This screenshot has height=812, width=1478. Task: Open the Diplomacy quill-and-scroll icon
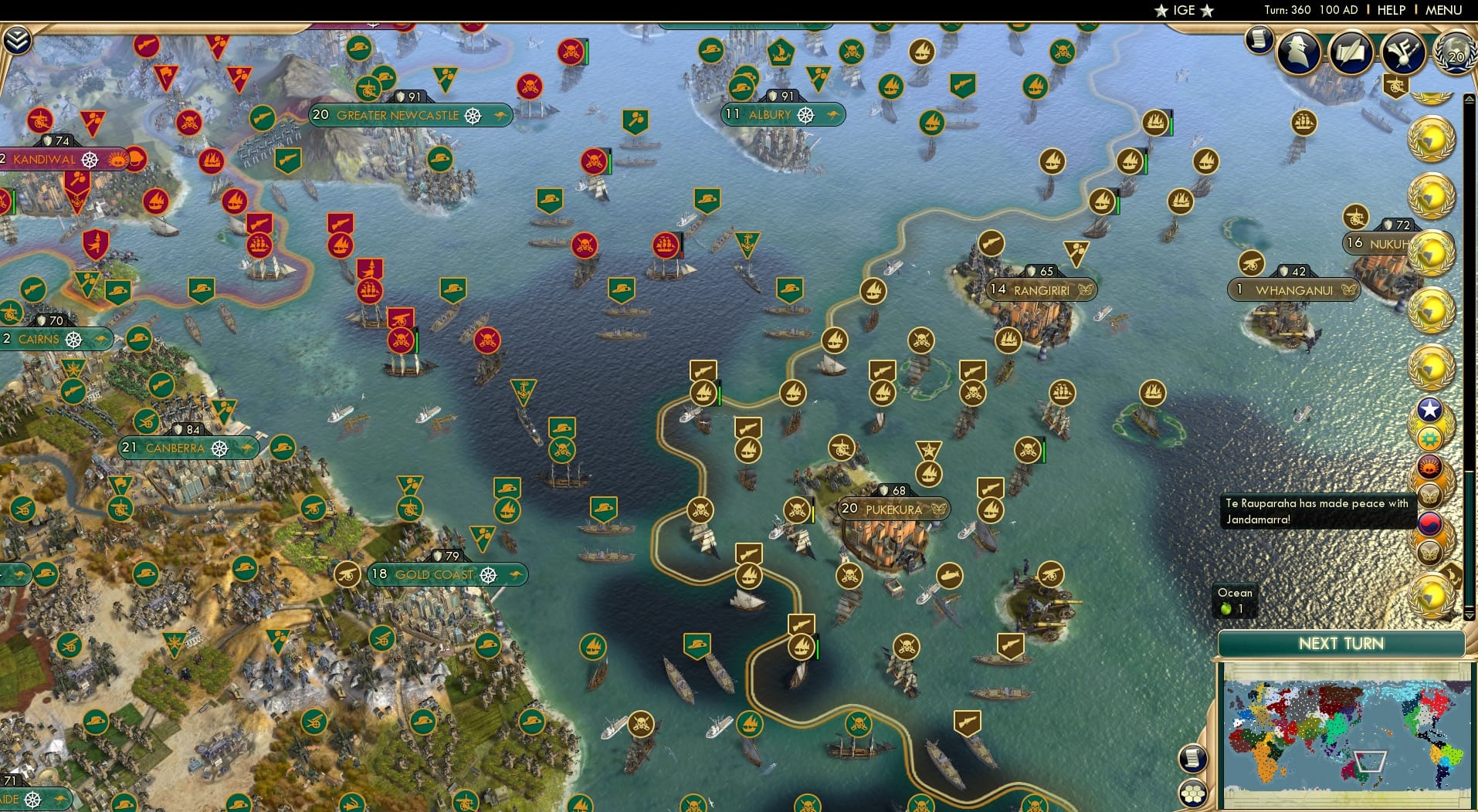click(x=1351, y=52)
